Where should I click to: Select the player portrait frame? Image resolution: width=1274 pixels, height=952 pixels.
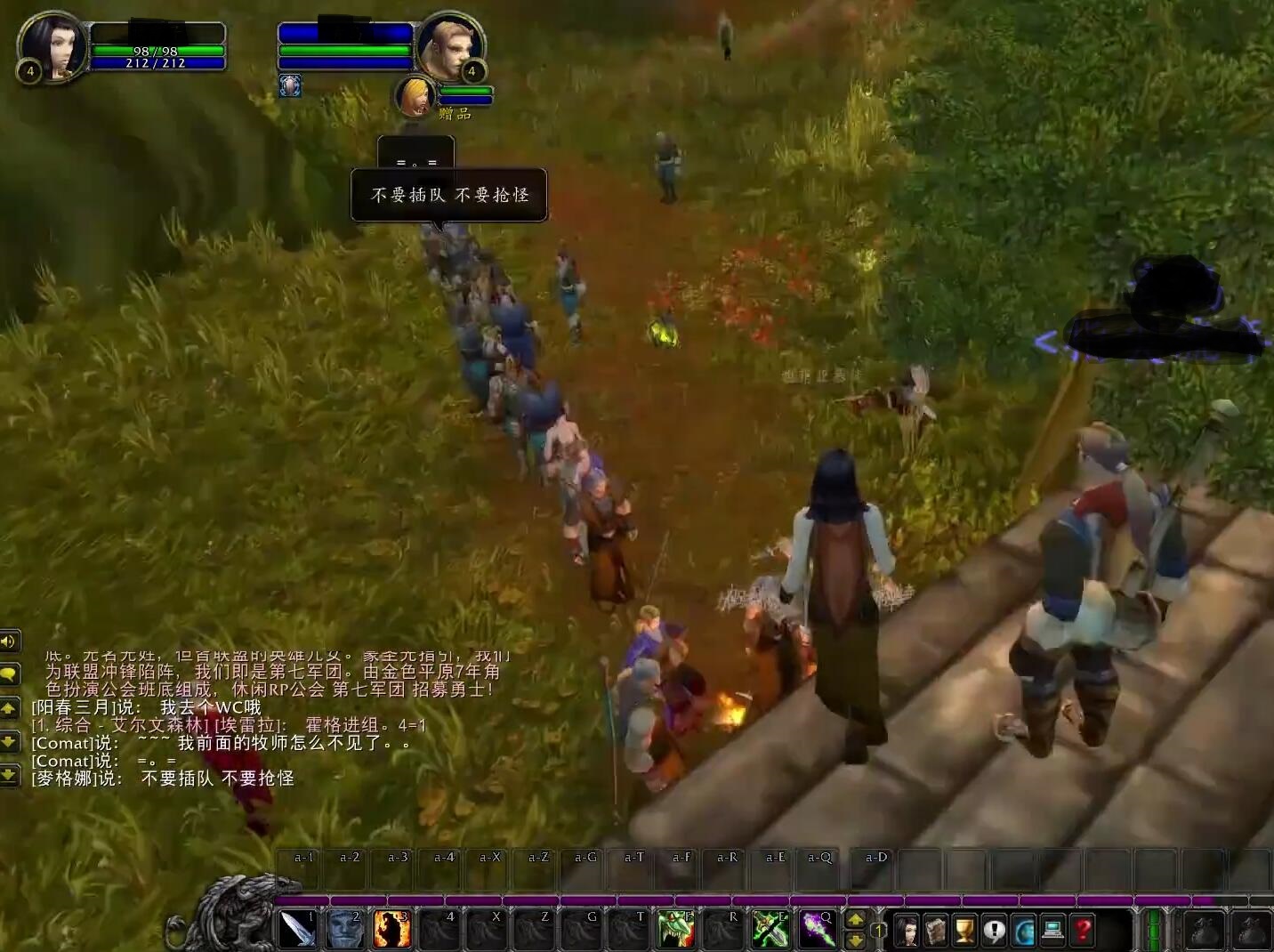click(x=52, y=46)
